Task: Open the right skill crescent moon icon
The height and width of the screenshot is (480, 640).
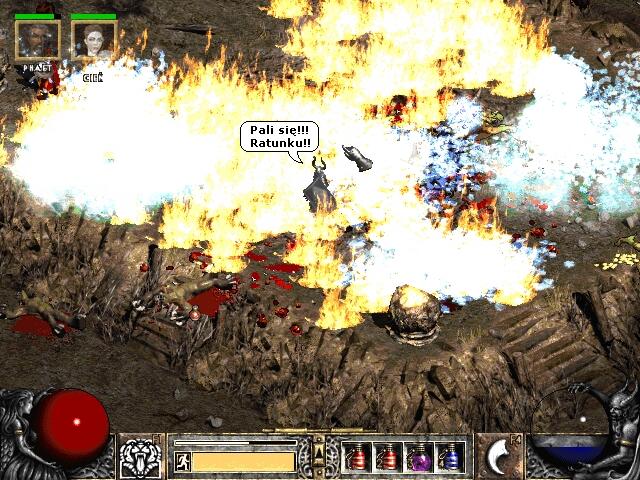Action: pos(498,457)
